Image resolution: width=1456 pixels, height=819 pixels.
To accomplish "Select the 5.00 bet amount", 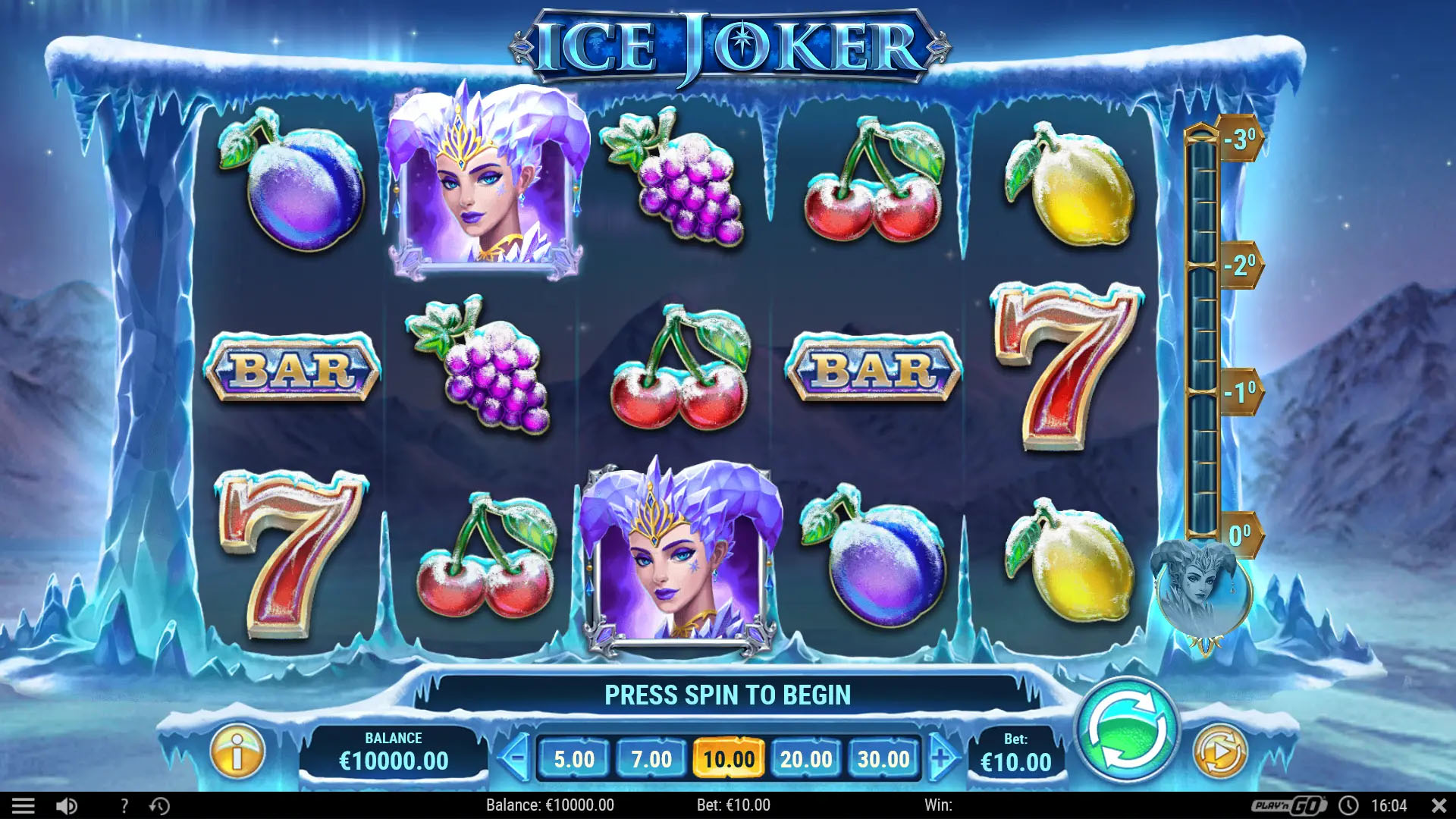I will (574, 758).
